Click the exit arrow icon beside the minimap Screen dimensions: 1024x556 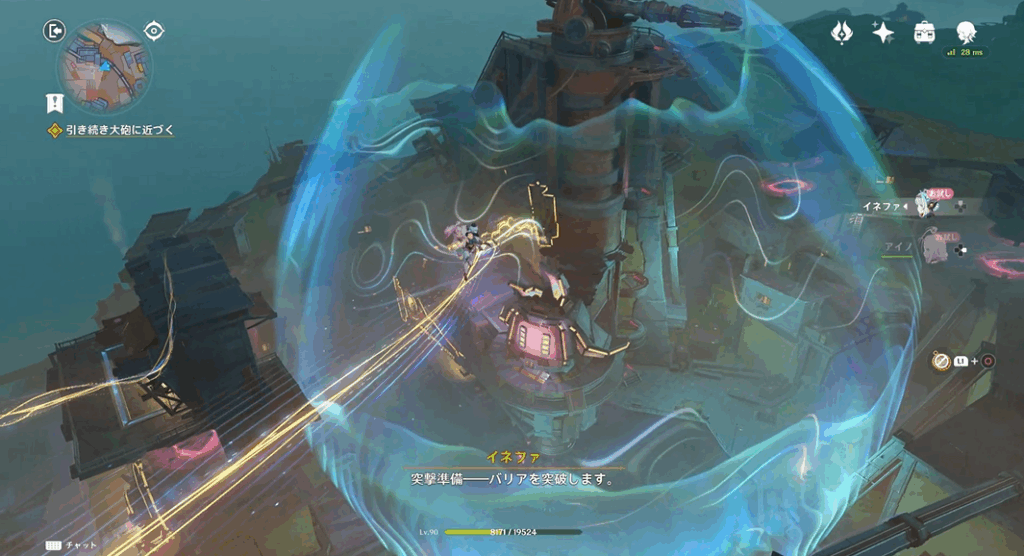(54, 31)
